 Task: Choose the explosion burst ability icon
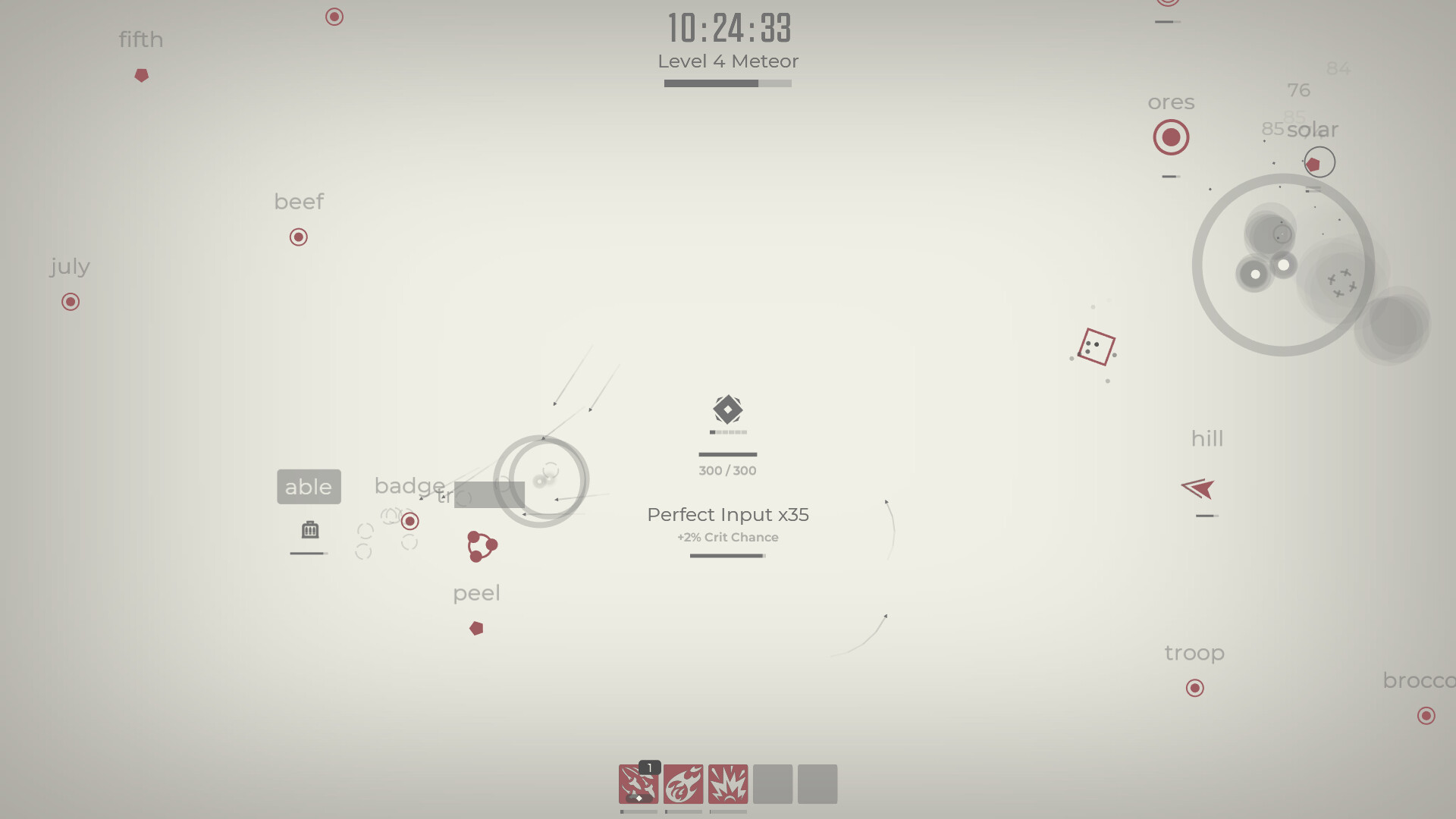click(x=728, y=784)
